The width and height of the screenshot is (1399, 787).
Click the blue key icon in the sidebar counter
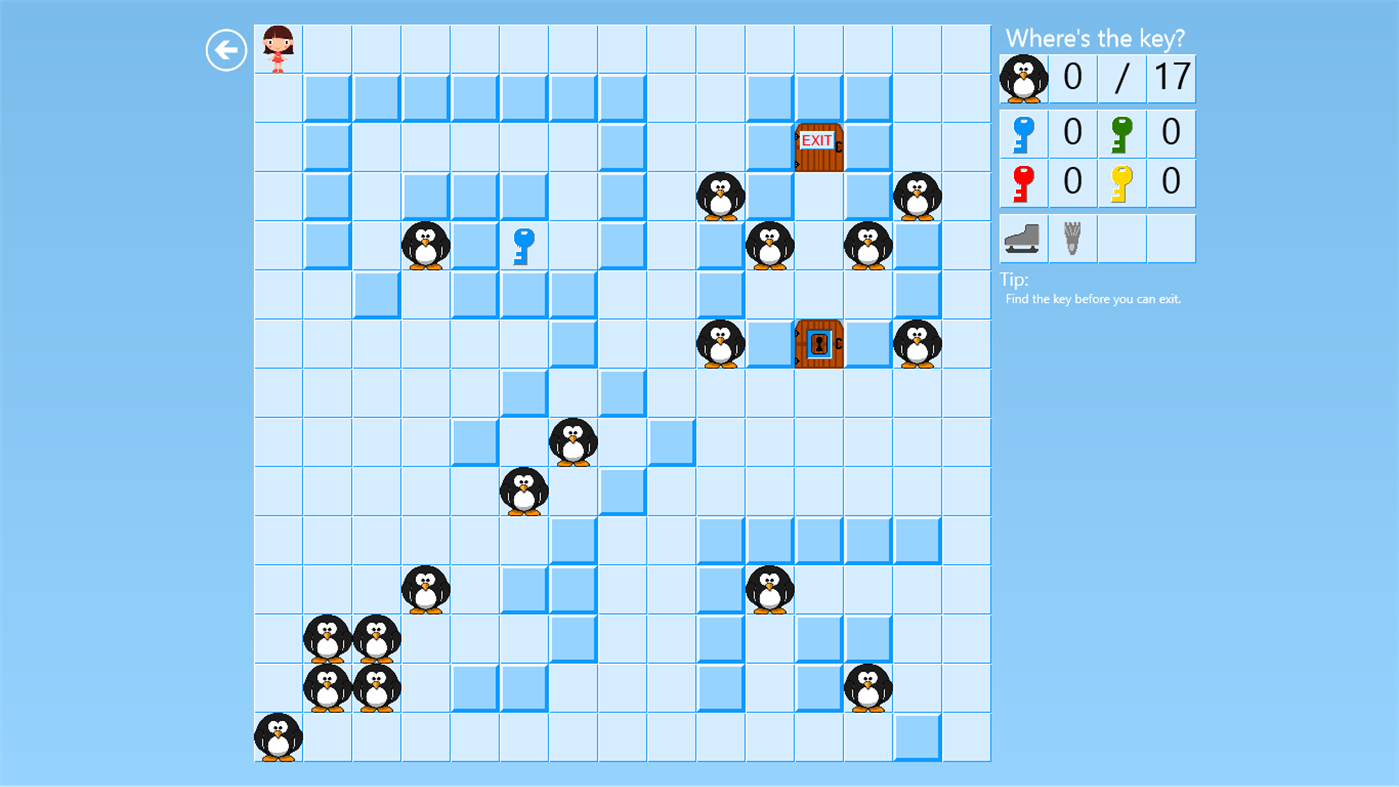(1022, 132)
